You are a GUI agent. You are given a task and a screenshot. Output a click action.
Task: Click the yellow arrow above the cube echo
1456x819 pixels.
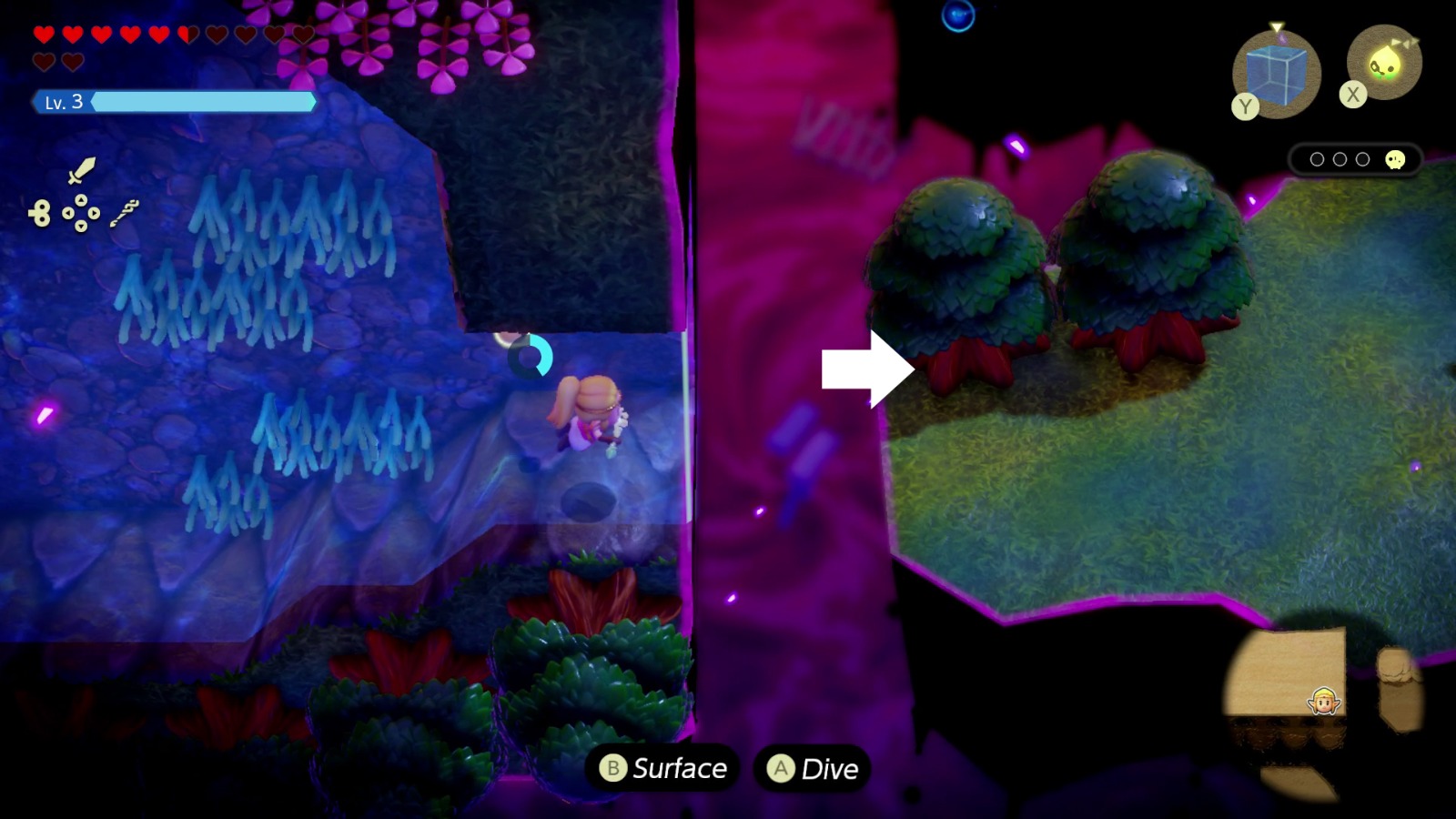(1277, 26)
